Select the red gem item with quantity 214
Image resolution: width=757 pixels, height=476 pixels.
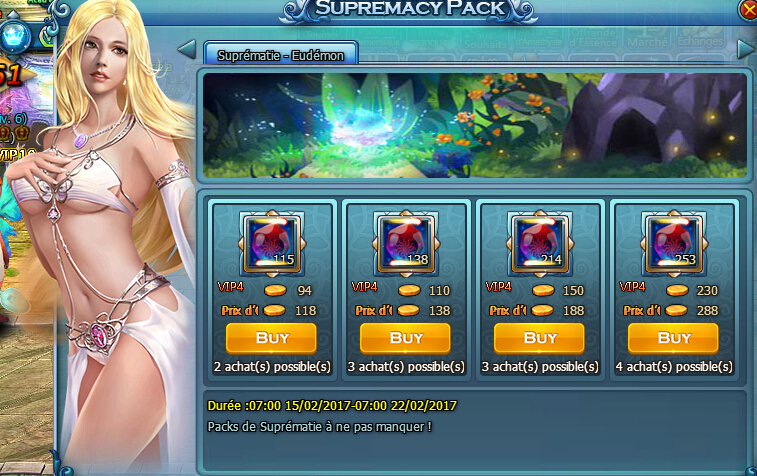pos(541,243)
